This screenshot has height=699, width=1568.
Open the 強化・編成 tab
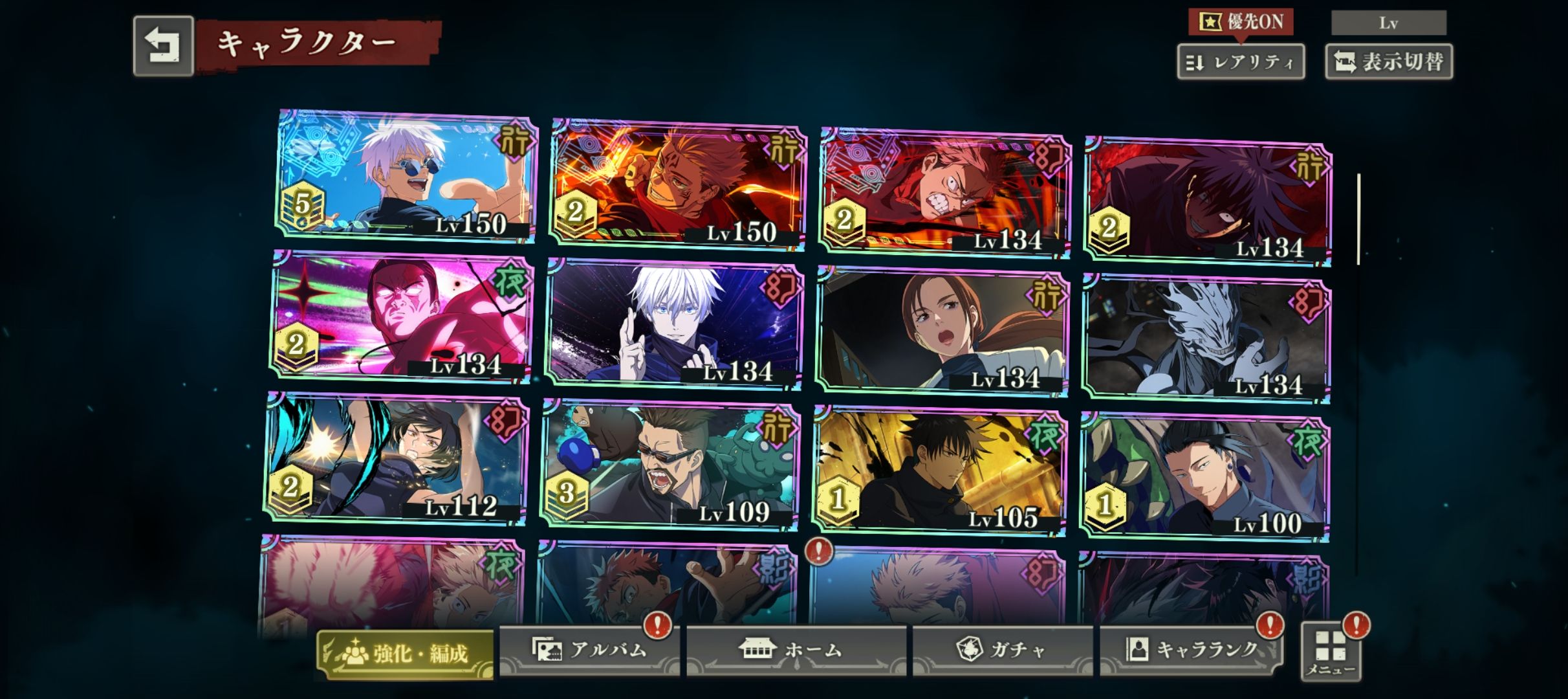(405, 654)
